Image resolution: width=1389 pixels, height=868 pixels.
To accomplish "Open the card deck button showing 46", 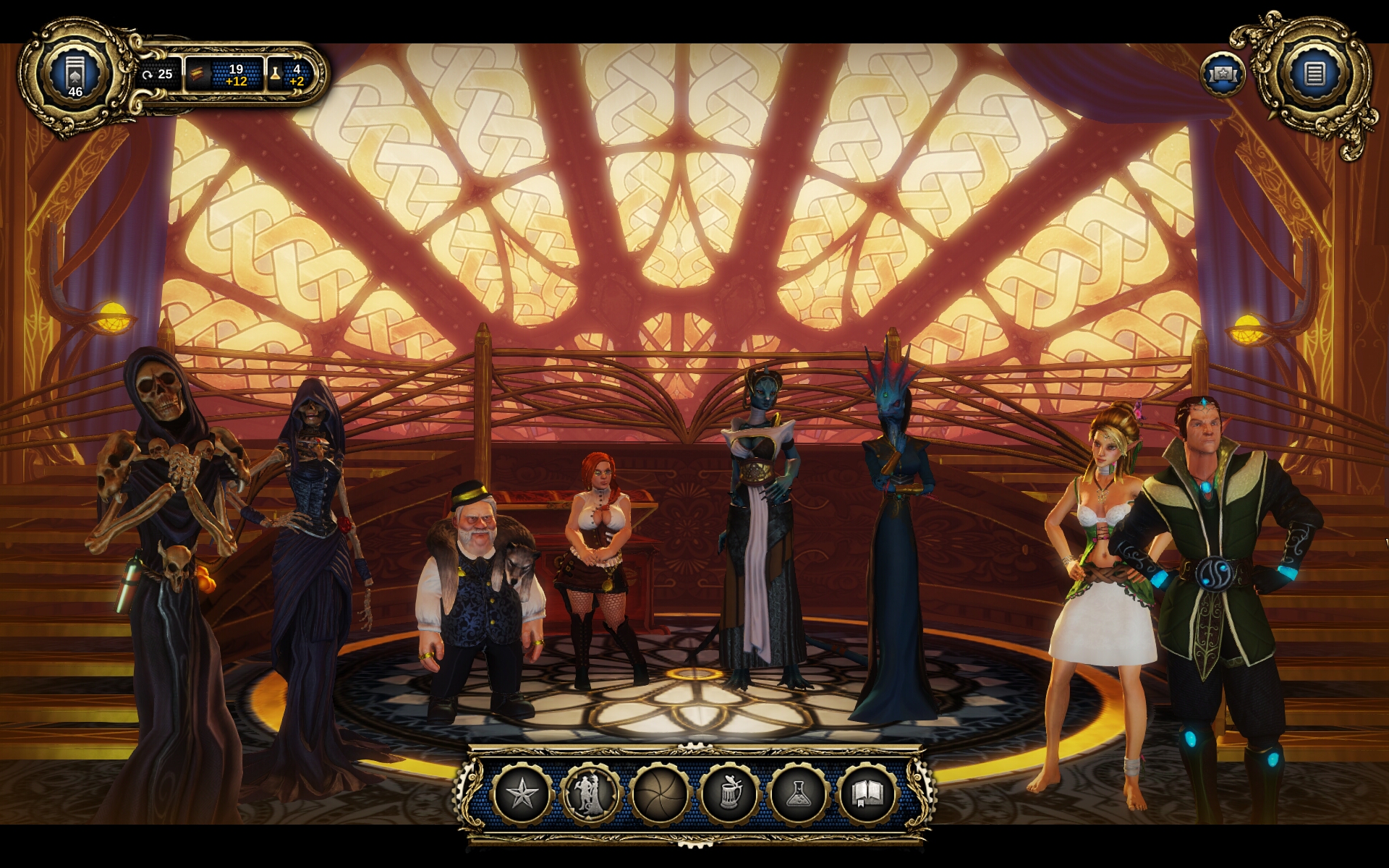I will pyautogui.click(x=75, y=74).
